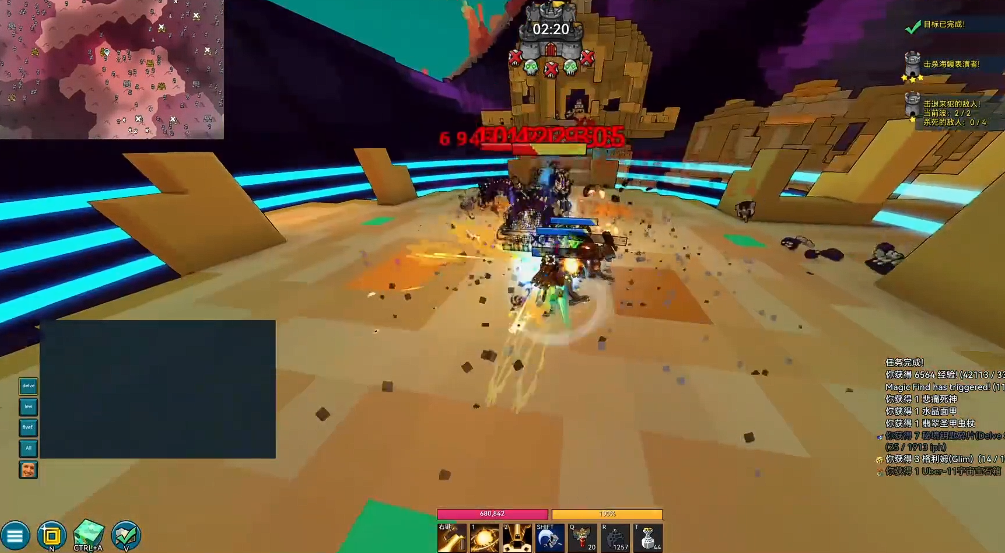
Task: Use the glowing orb ability in slot 1
Action: coord(484,538)
